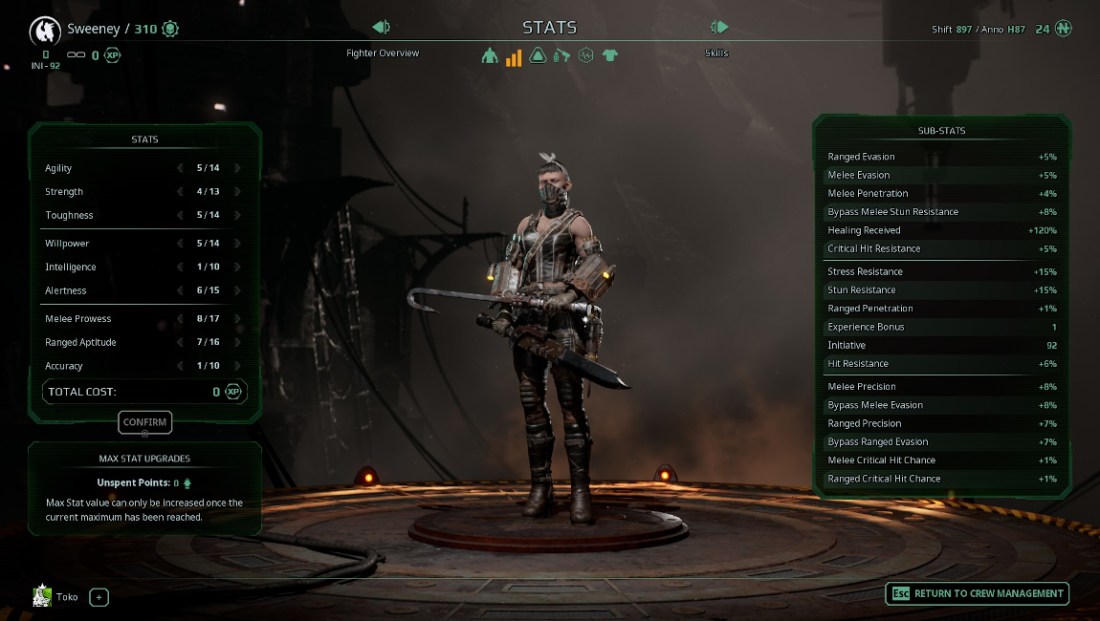The height and width of the screenshot is (621, 1100).
Task: Increase the Toughness stat
Action: 237,215
